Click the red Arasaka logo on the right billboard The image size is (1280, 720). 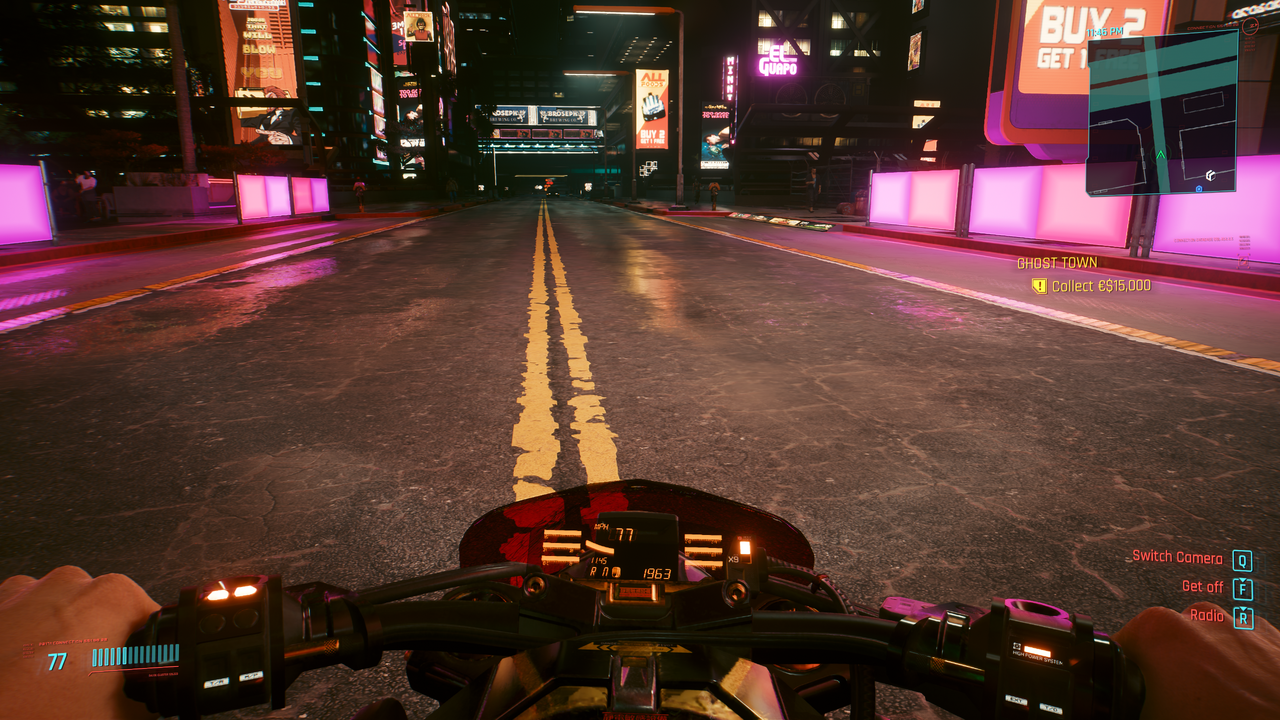pos(1252,26)
